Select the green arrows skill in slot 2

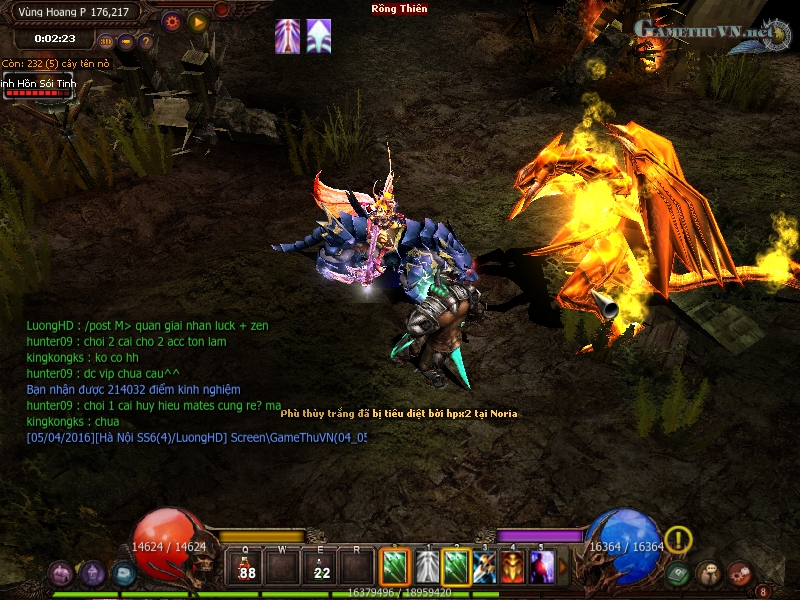tap(456, 568)
